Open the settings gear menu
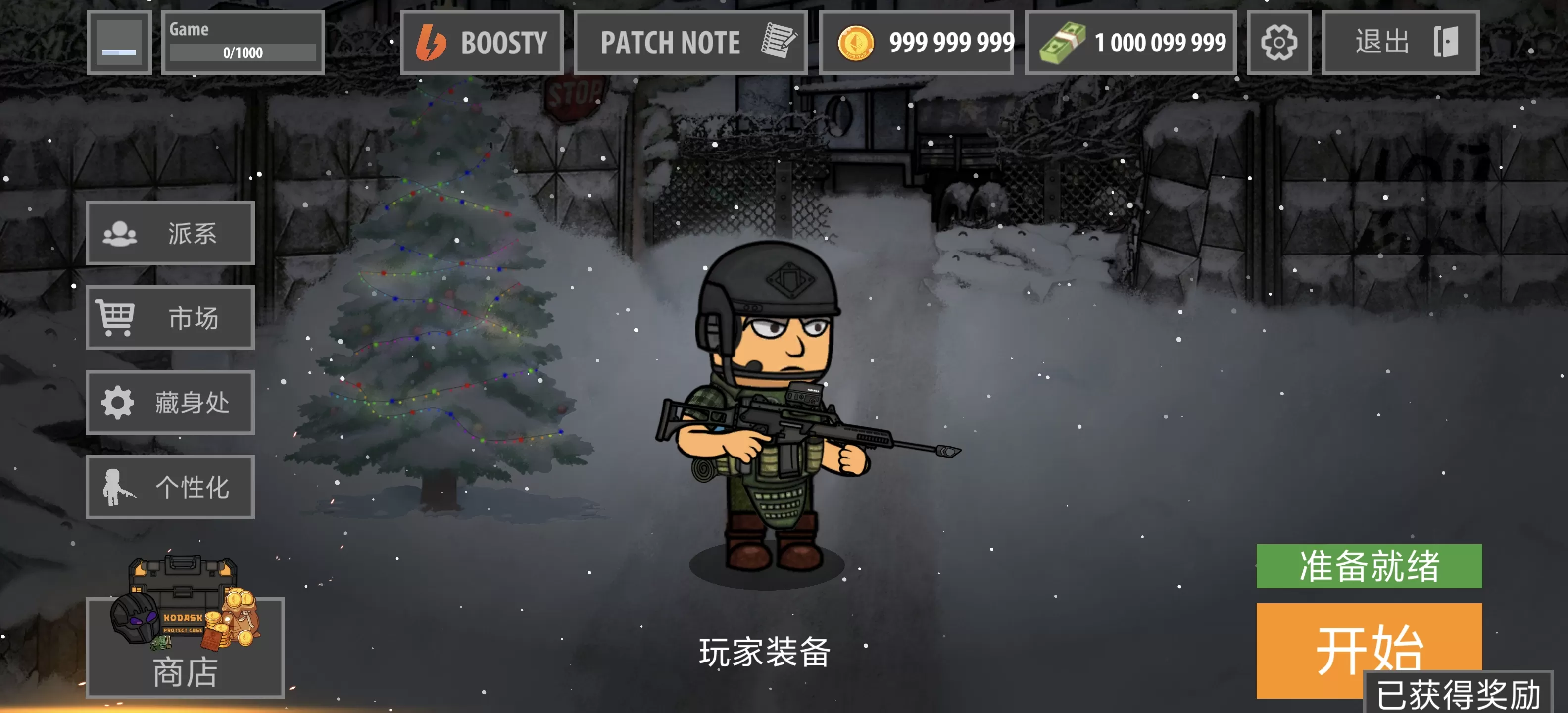1568x713 pixels. [x=1279, y=42]
